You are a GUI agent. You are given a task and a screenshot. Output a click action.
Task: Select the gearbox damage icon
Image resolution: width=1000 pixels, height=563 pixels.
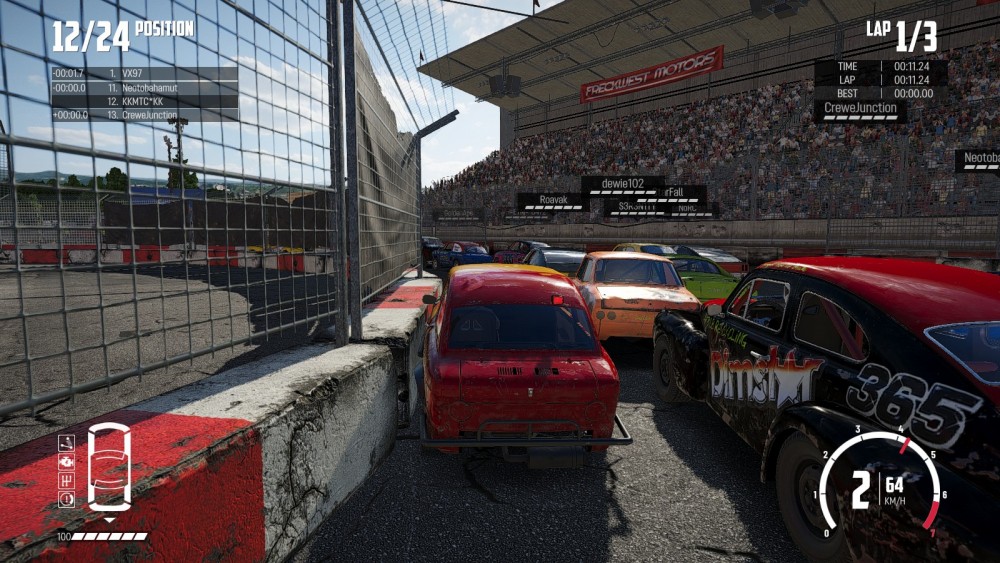(x=67, y=481)
